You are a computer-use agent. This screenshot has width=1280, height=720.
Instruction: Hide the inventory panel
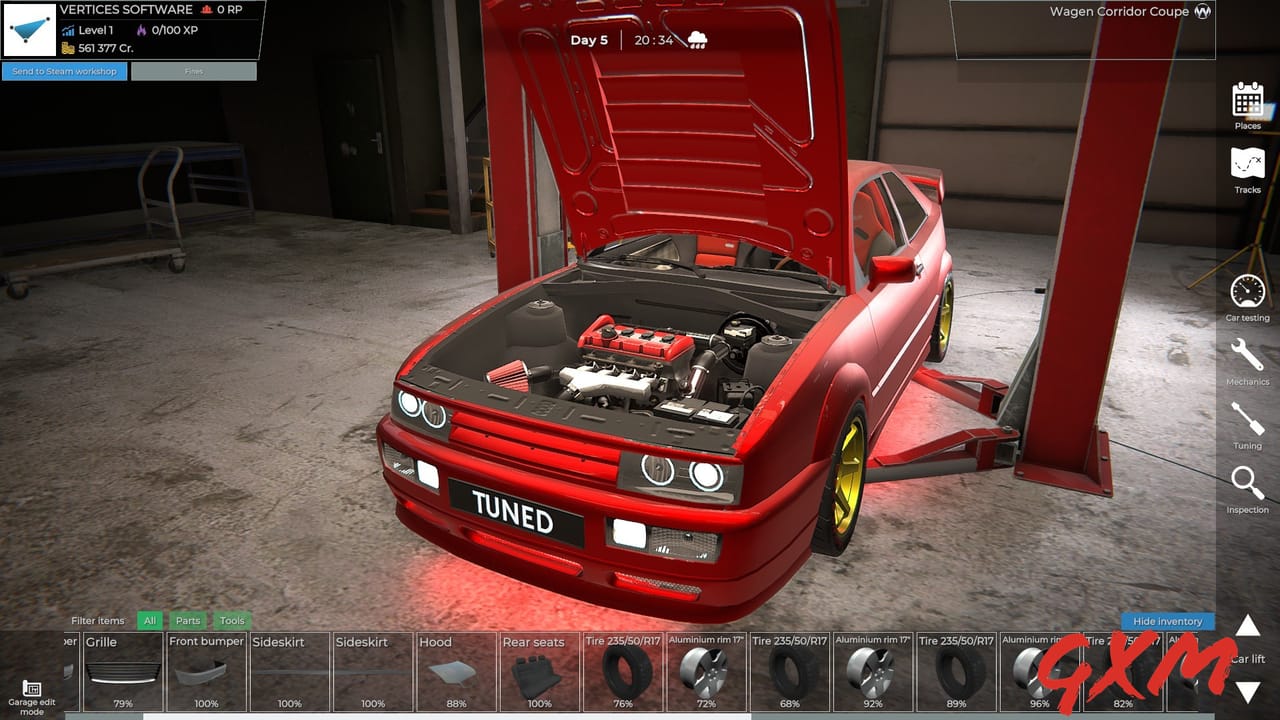(x=1167, y=621)
